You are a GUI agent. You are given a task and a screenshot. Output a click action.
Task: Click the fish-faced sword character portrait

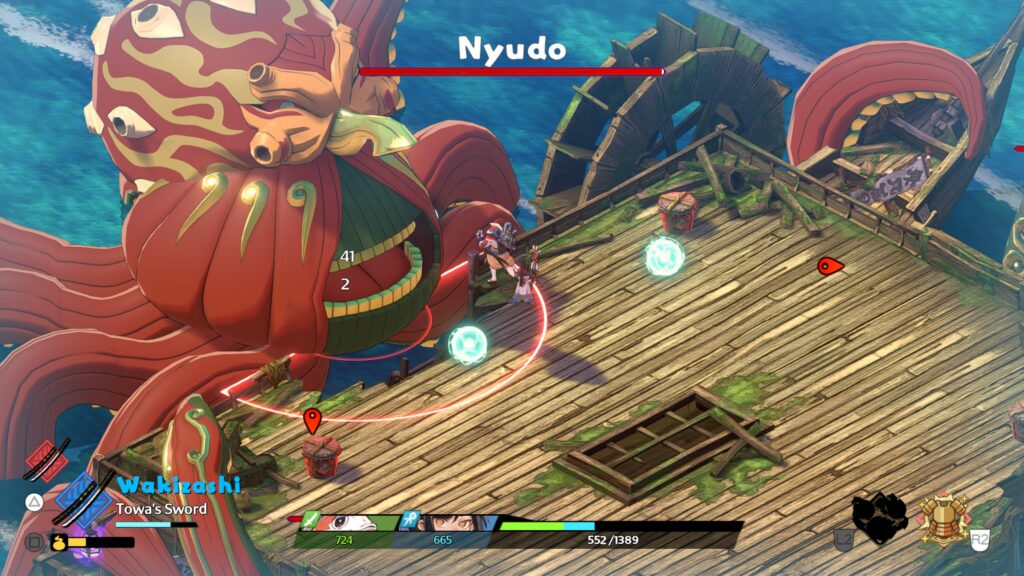pyautogui.click(x=345, y=523)
